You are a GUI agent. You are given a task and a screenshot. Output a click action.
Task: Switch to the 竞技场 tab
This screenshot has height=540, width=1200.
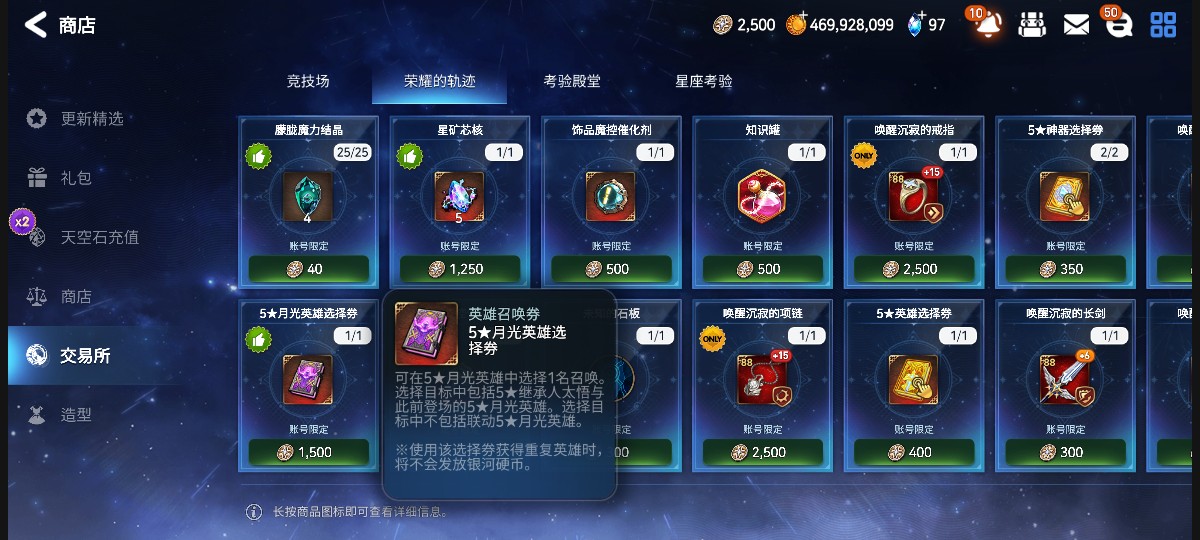point(308,81)
